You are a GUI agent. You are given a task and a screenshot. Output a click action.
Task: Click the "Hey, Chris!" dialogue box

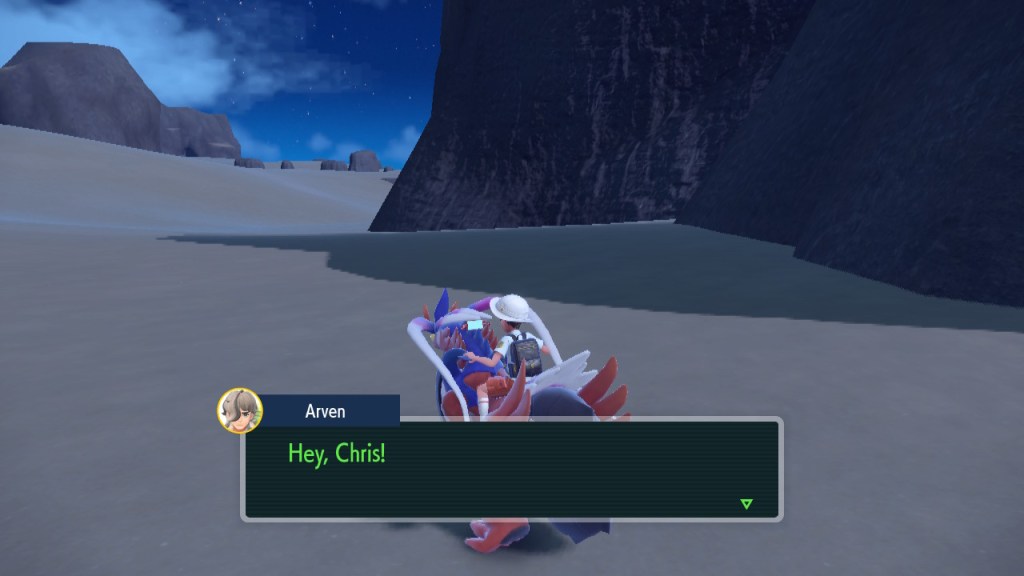(x=511, y=469)
